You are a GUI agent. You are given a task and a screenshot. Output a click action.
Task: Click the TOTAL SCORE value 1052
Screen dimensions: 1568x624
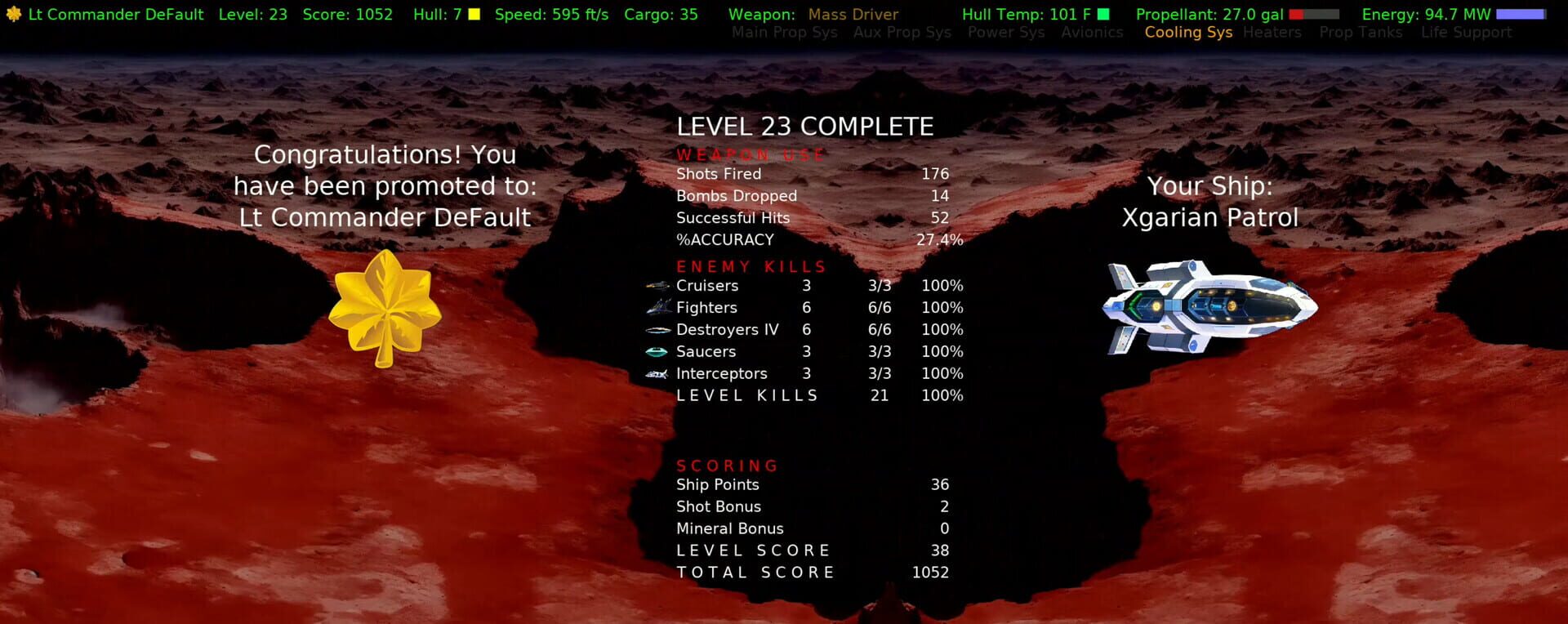930,572
